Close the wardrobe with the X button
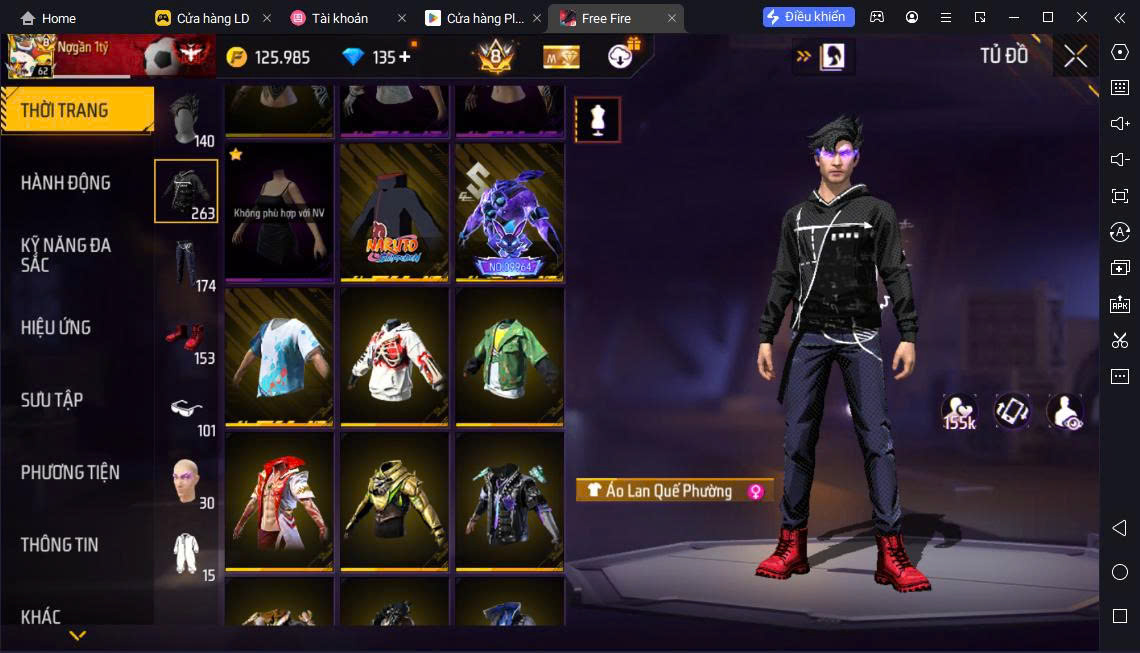1140x653 pixels. click(x=1075, y=56)
